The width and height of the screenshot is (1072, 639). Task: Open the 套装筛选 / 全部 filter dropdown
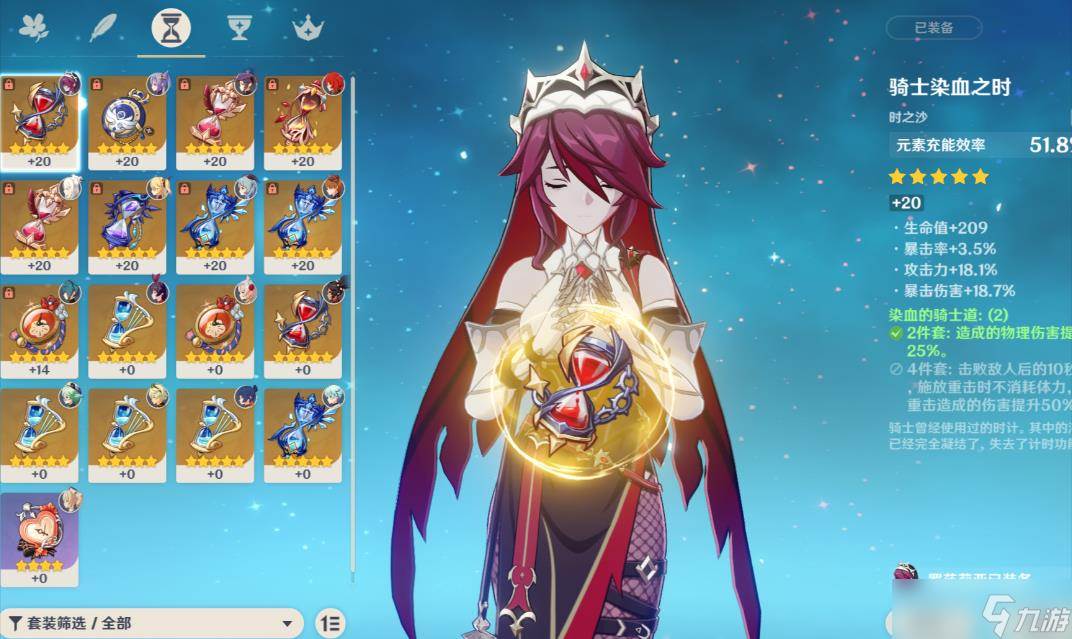pyautogui.click(x=152, y=622)
